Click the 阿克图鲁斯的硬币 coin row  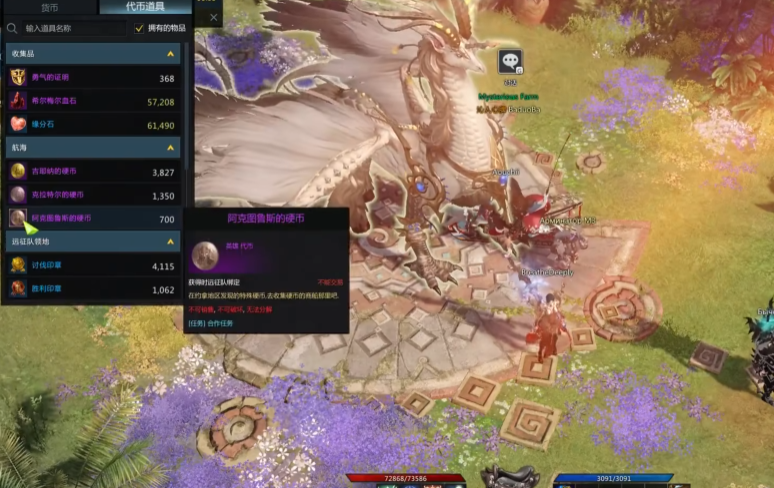[90, 218]
